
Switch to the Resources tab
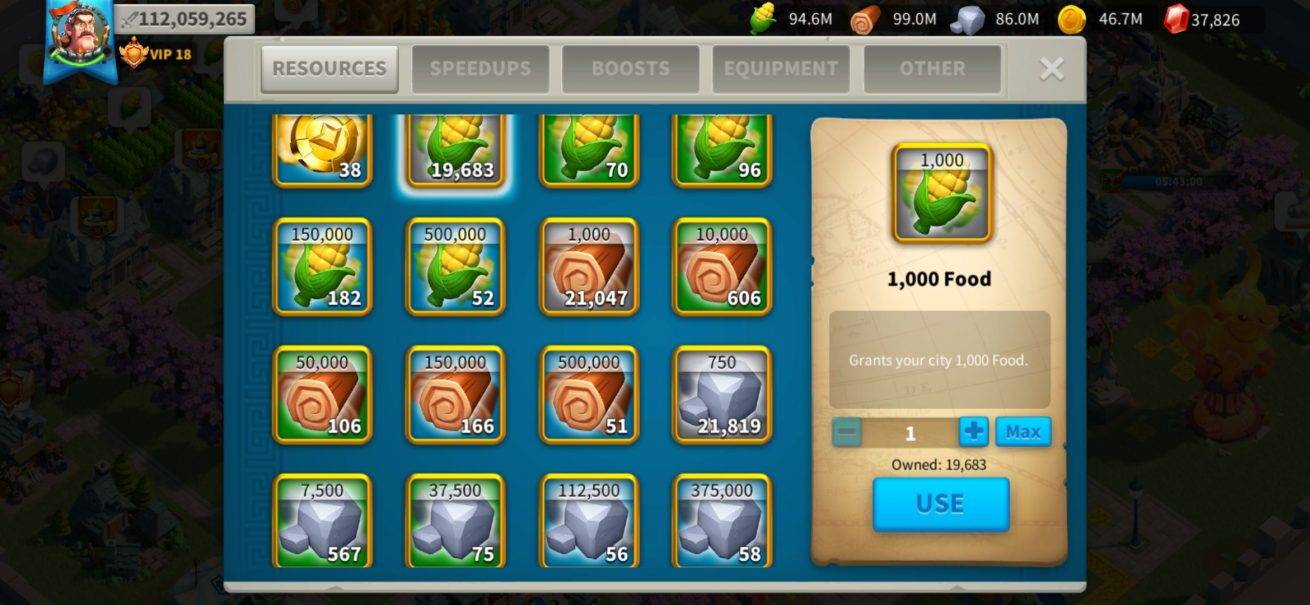click(x=329, y=69)
